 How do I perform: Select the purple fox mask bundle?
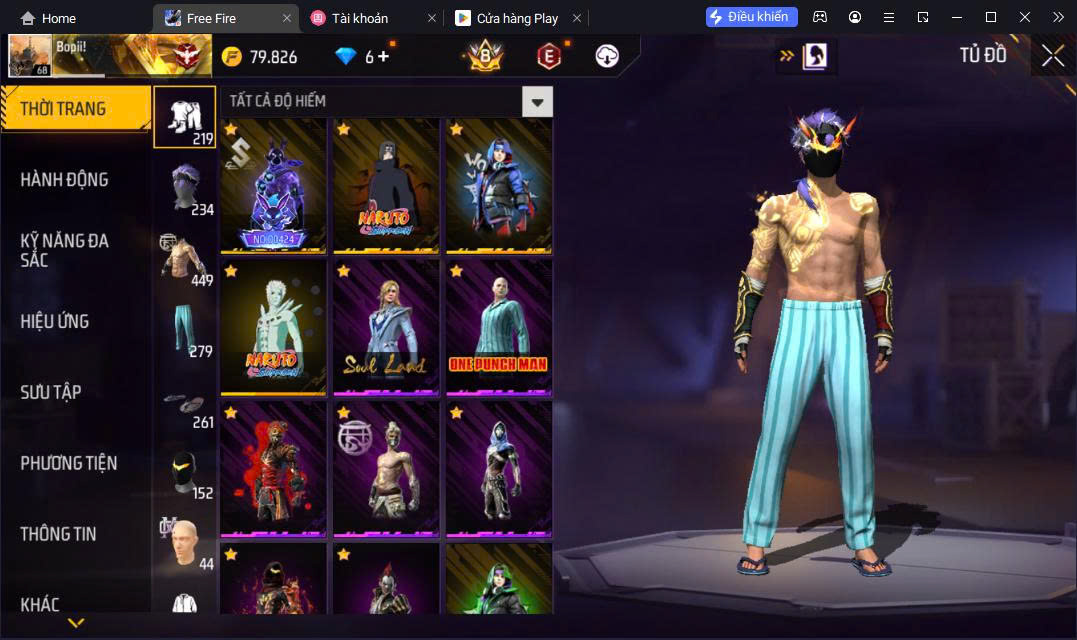click(x=273, y=185)
